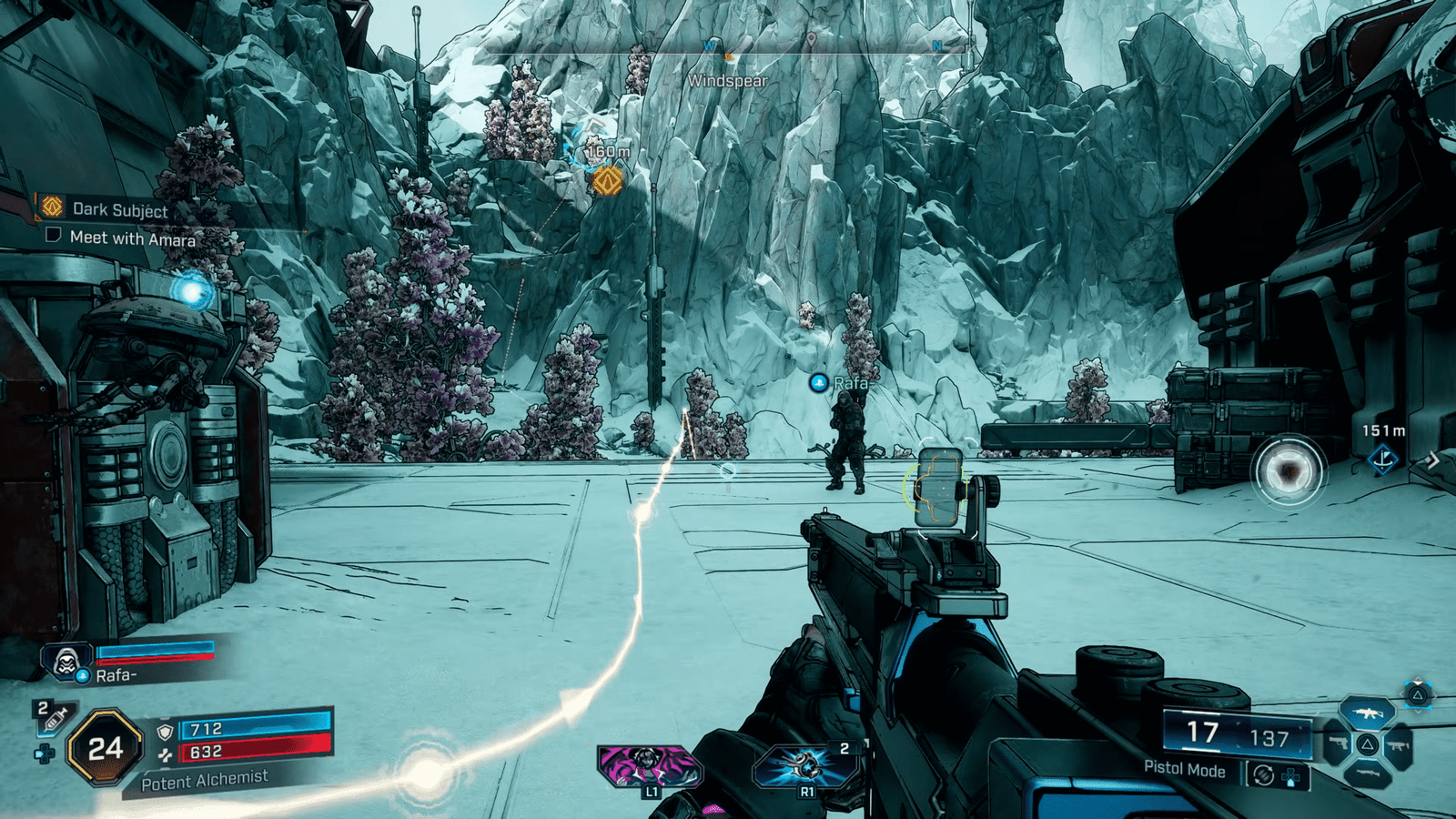Activate the purple action skill icon

pyautogui.click(x=647, y=763)
